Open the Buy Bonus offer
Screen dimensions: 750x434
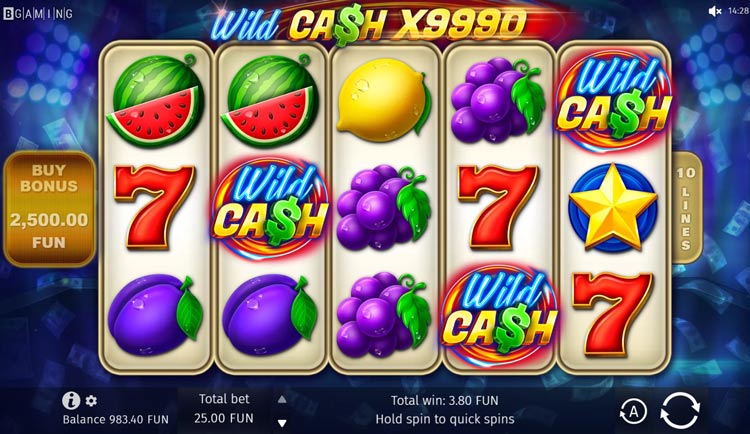point(48,208)
